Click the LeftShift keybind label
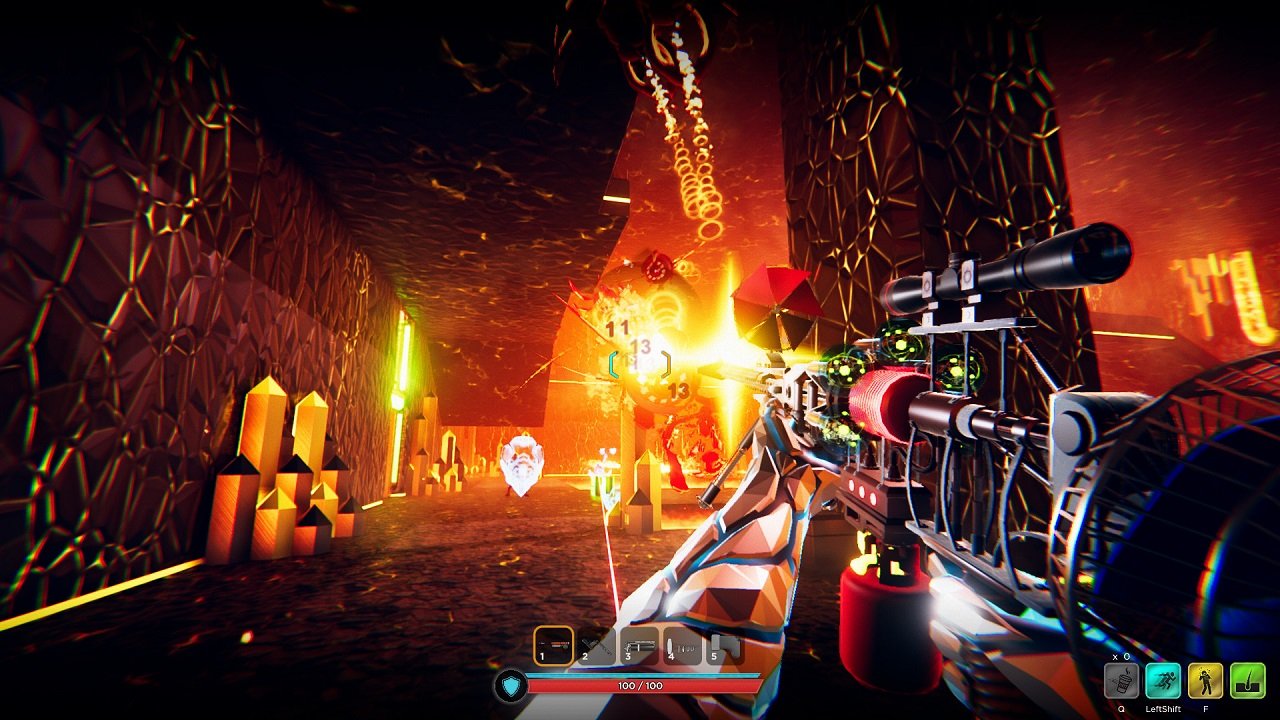 click(1163, 709)
